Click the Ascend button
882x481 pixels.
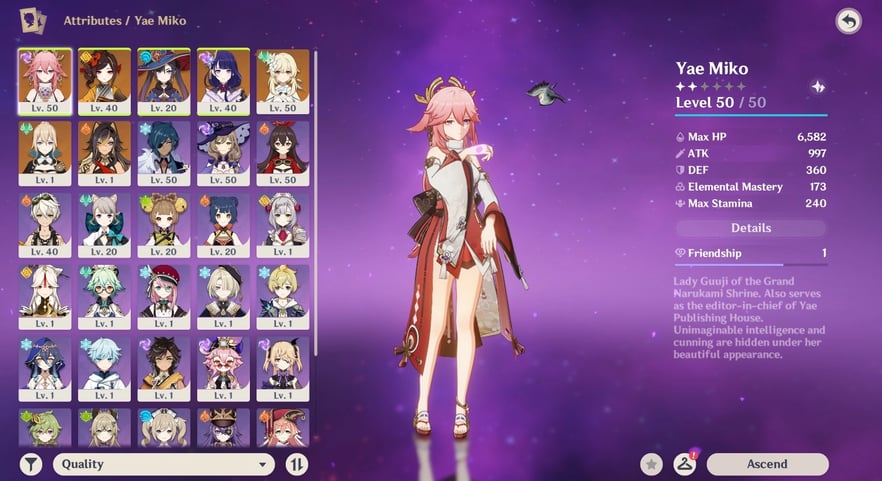pos(767,464)
